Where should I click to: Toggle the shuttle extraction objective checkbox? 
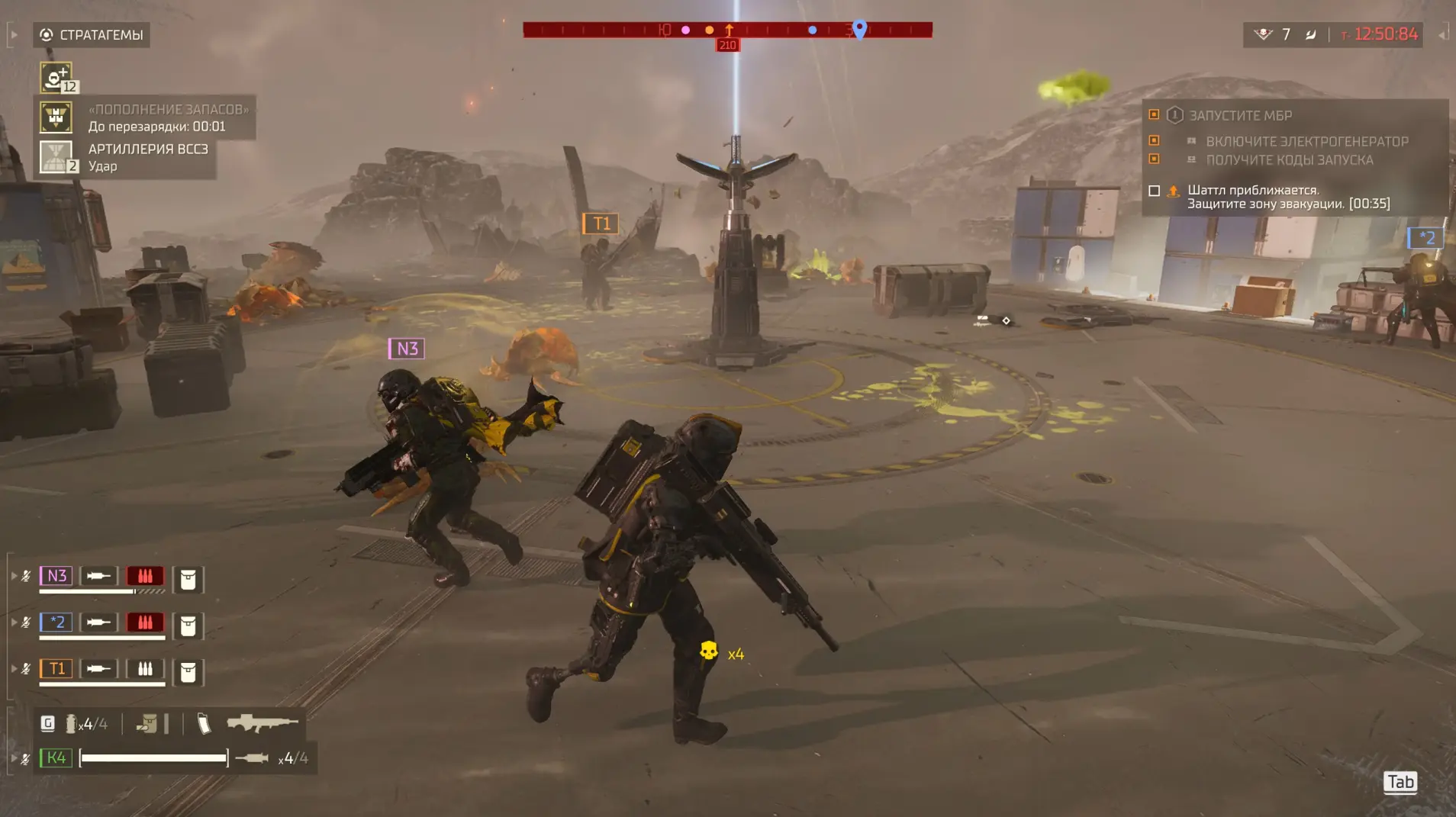coord(1154,191)
